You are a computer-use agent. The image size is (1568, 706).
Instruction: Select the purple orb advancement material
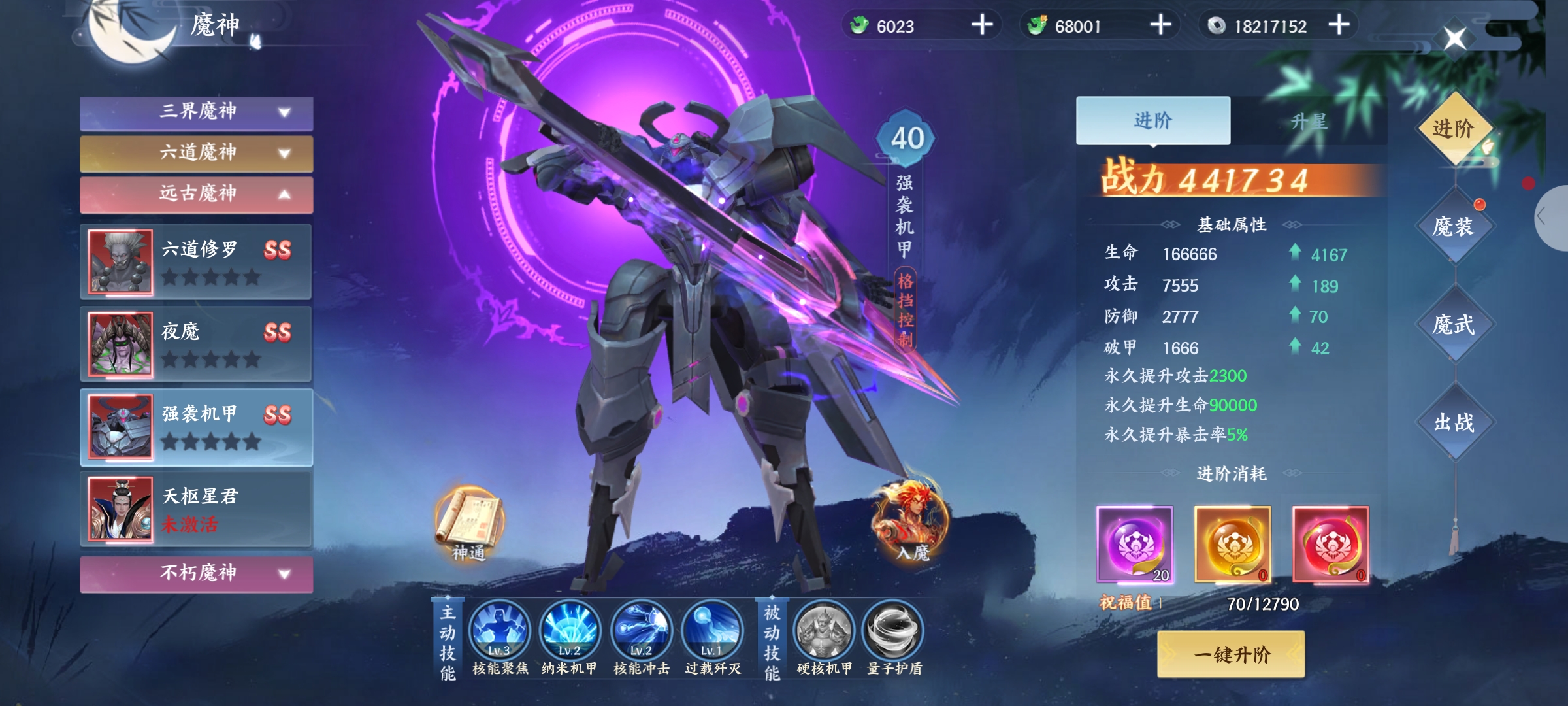[1135, 544]
